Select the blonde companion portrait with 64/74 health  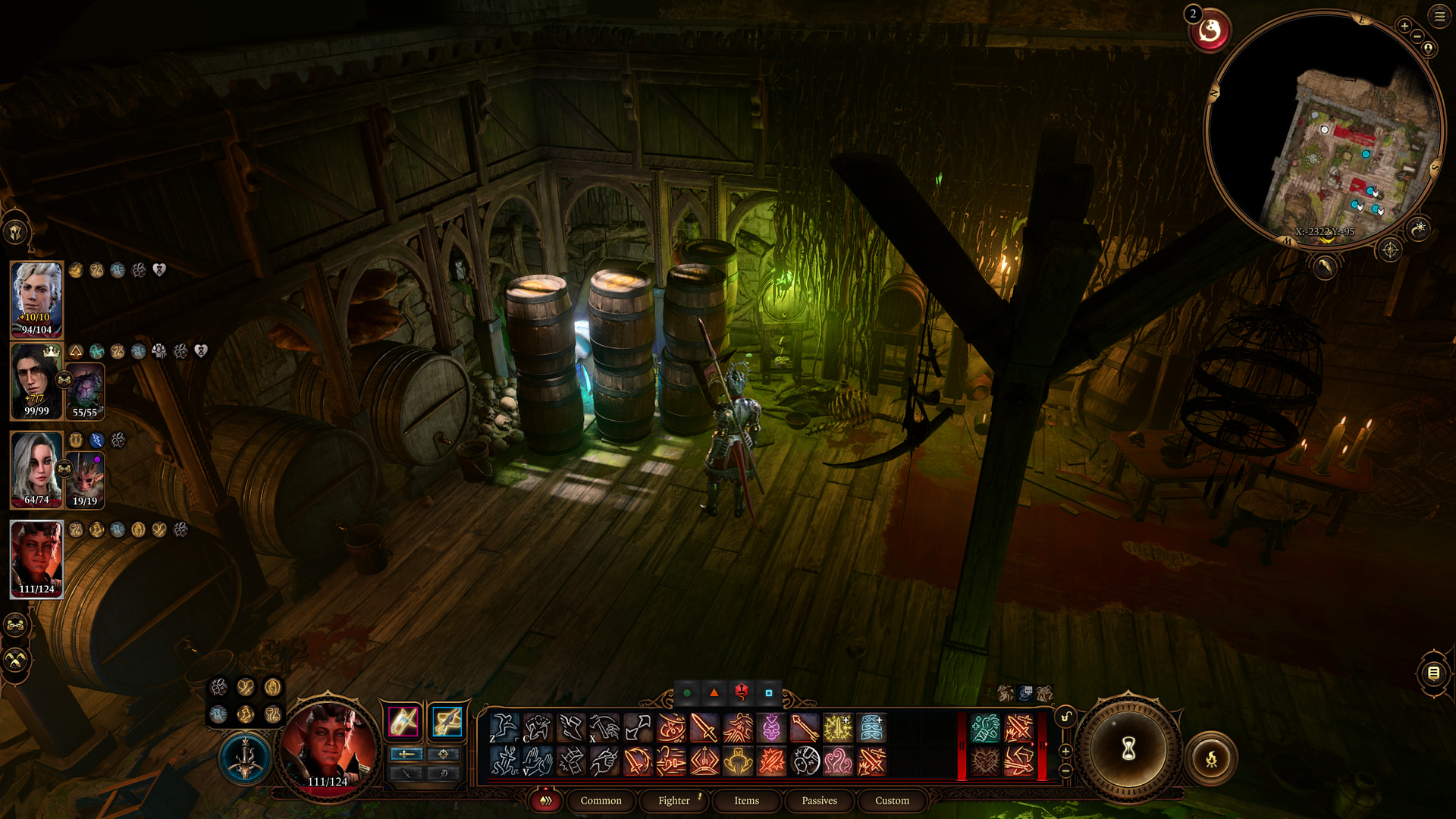click(36, 469)
